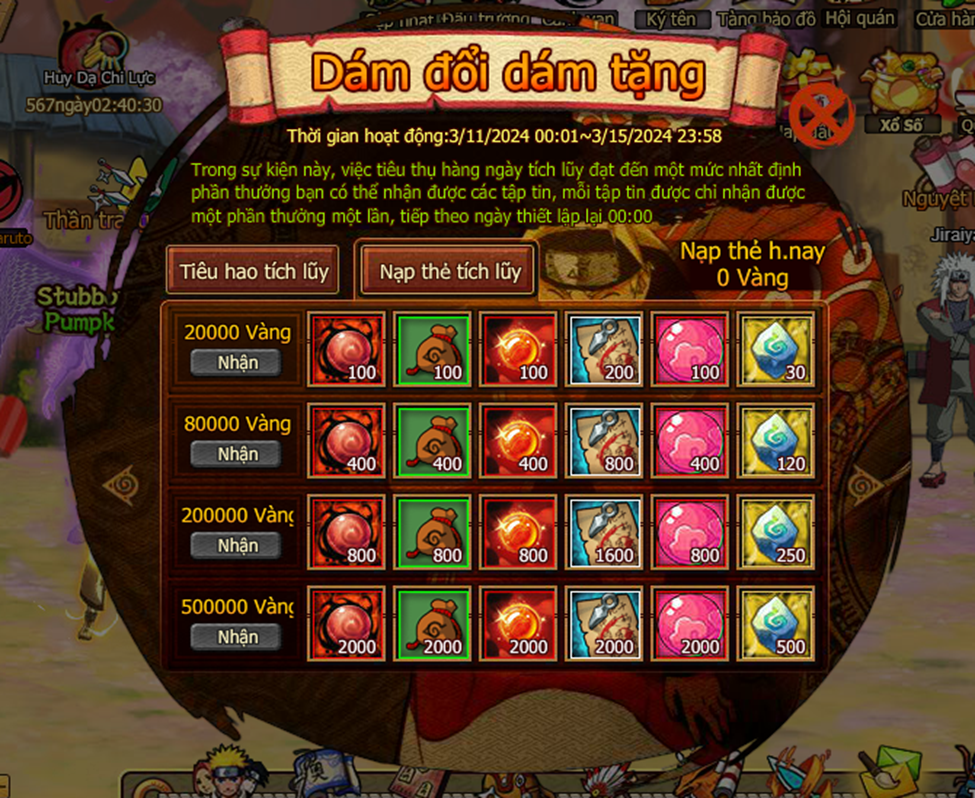Select the kunai scroll reward showing 1600
This screenshot has height=798, width=975.
pos(604,531)
